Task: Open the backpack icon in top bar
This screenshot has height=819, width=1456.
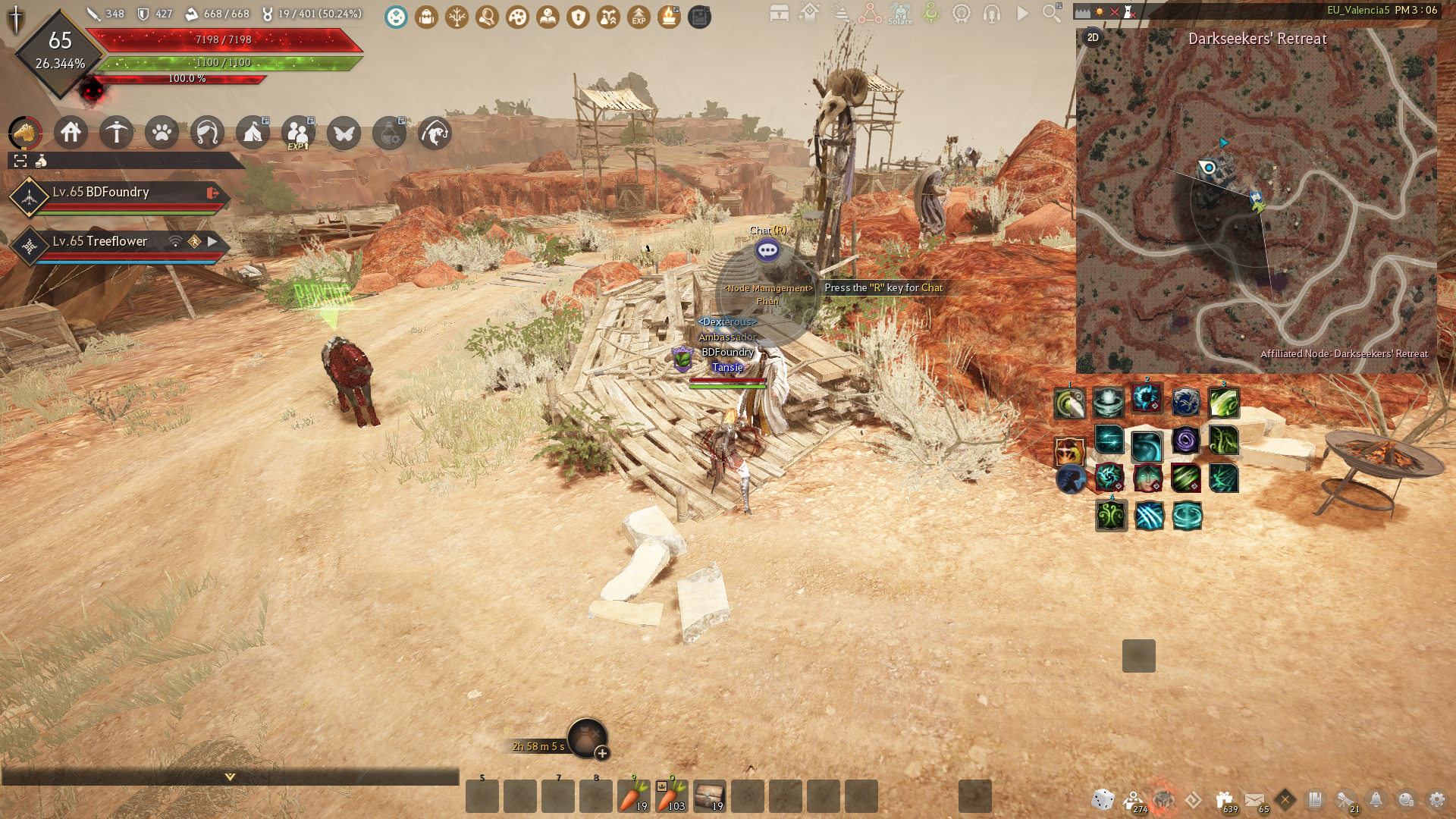Action: pyautogui.click(x=426, y=17)
